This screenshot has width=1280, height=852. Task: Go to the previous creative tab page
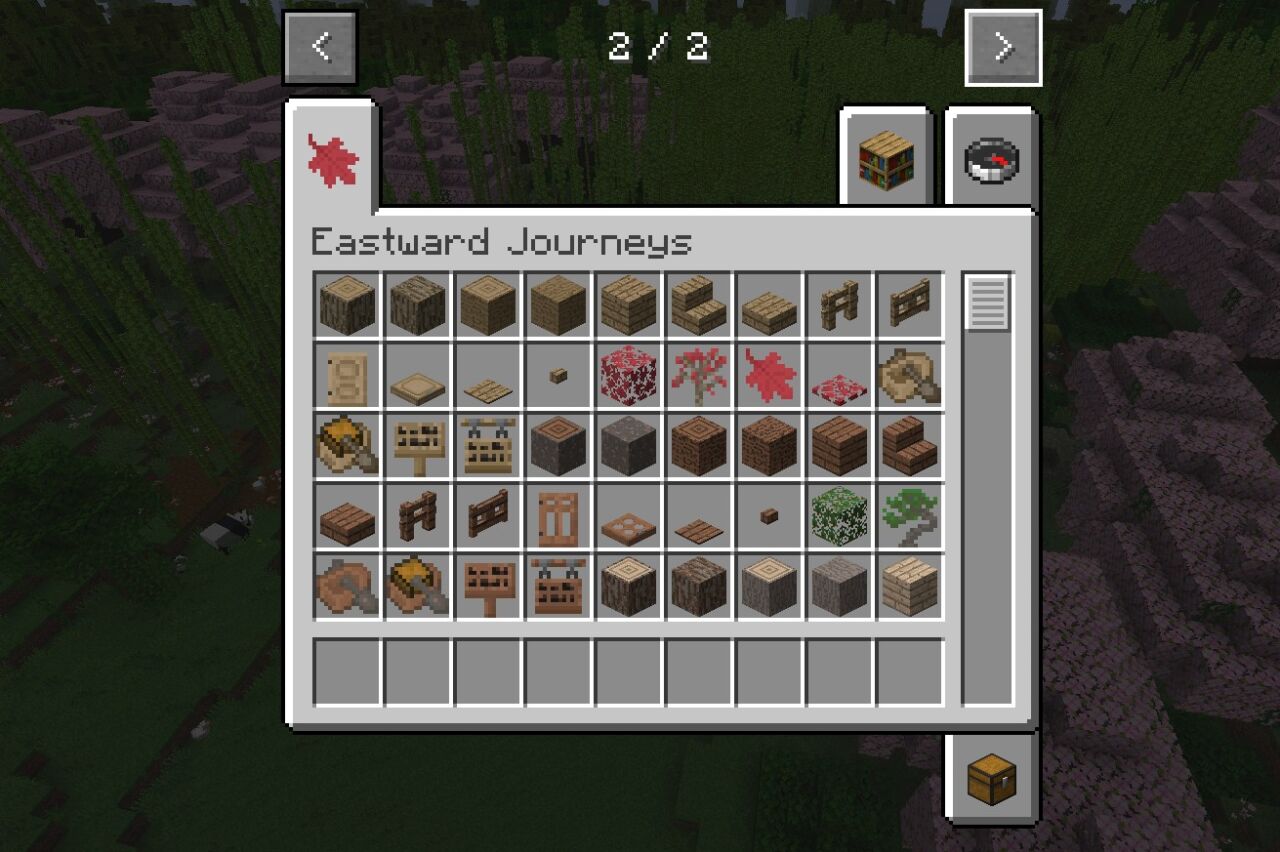[320, 48]
